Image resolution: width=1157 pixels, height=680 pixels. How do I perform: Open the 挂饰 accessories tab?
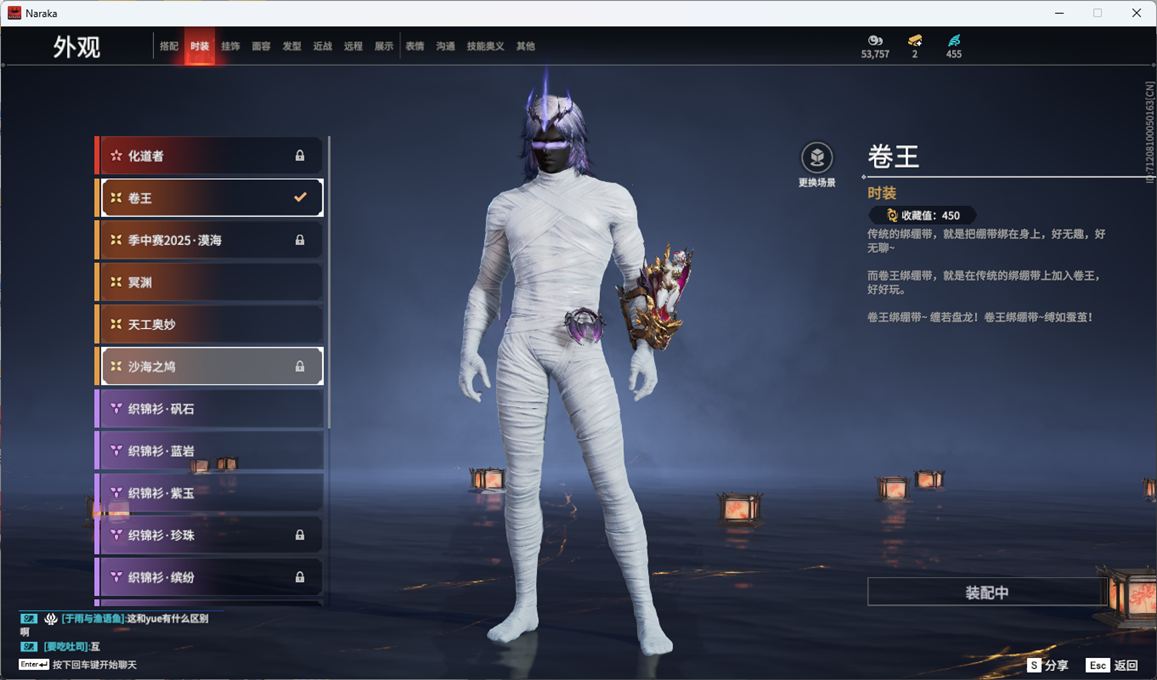(x=230, y=46)
